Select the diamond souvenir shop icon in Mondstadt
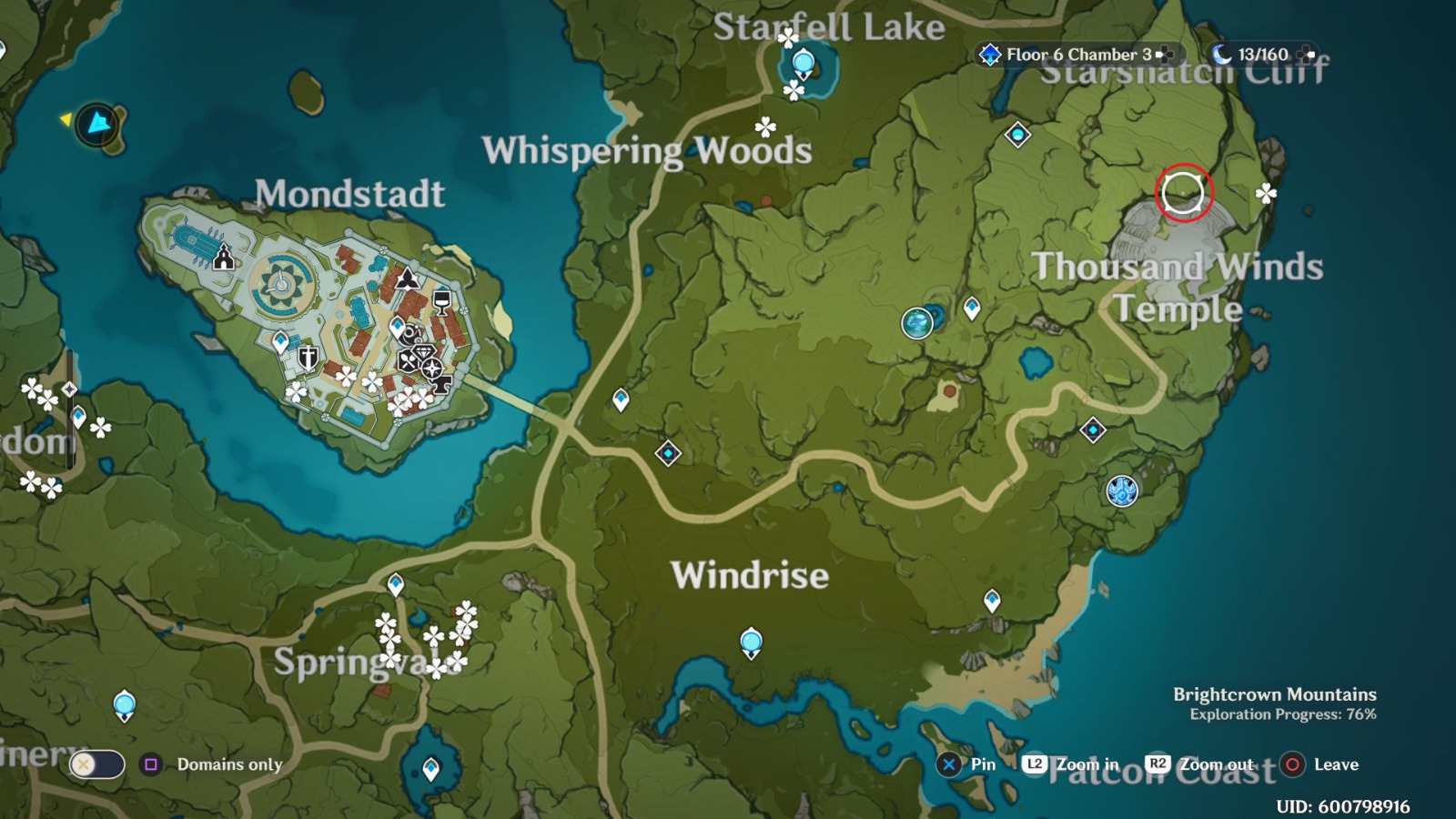1456x819 pixels. [x=422, y=352]
